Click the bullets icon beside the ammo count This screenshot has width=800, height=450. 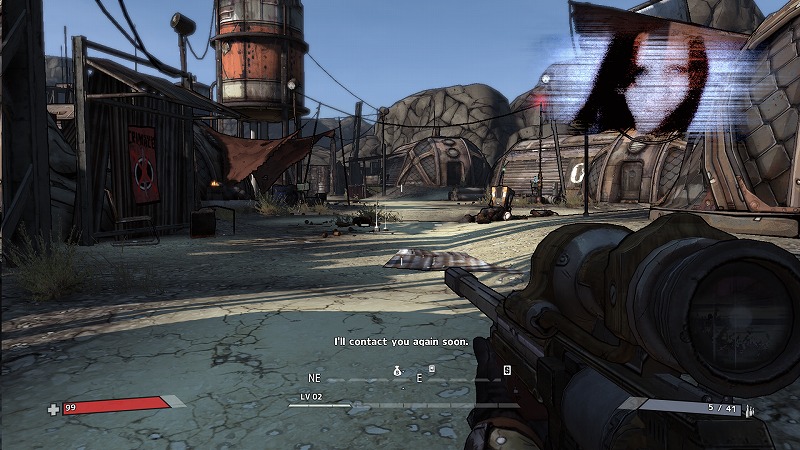pyautogui.click(x=748, y=408)
